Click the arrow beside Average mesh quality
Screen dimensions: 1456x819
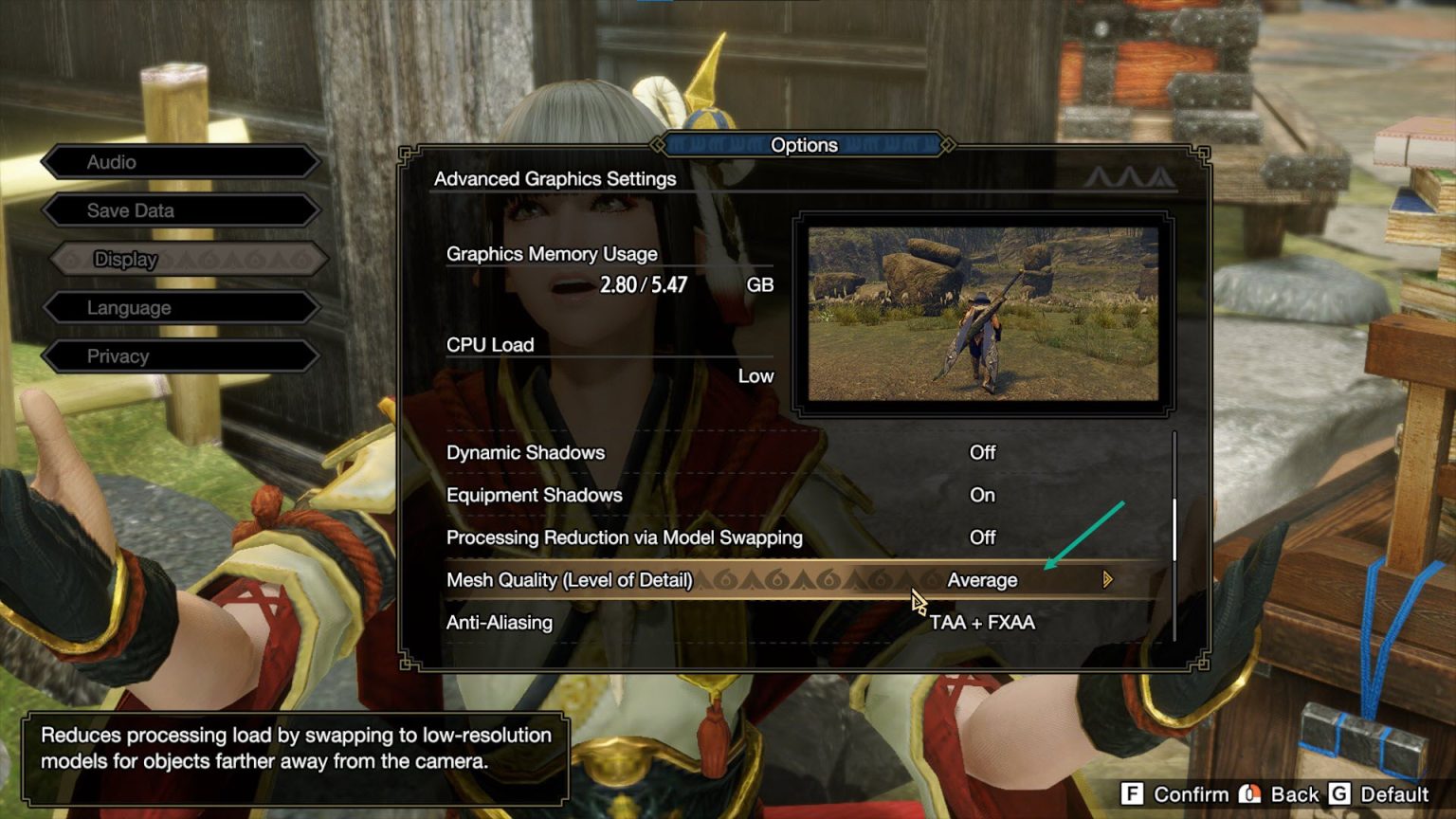1107,579
